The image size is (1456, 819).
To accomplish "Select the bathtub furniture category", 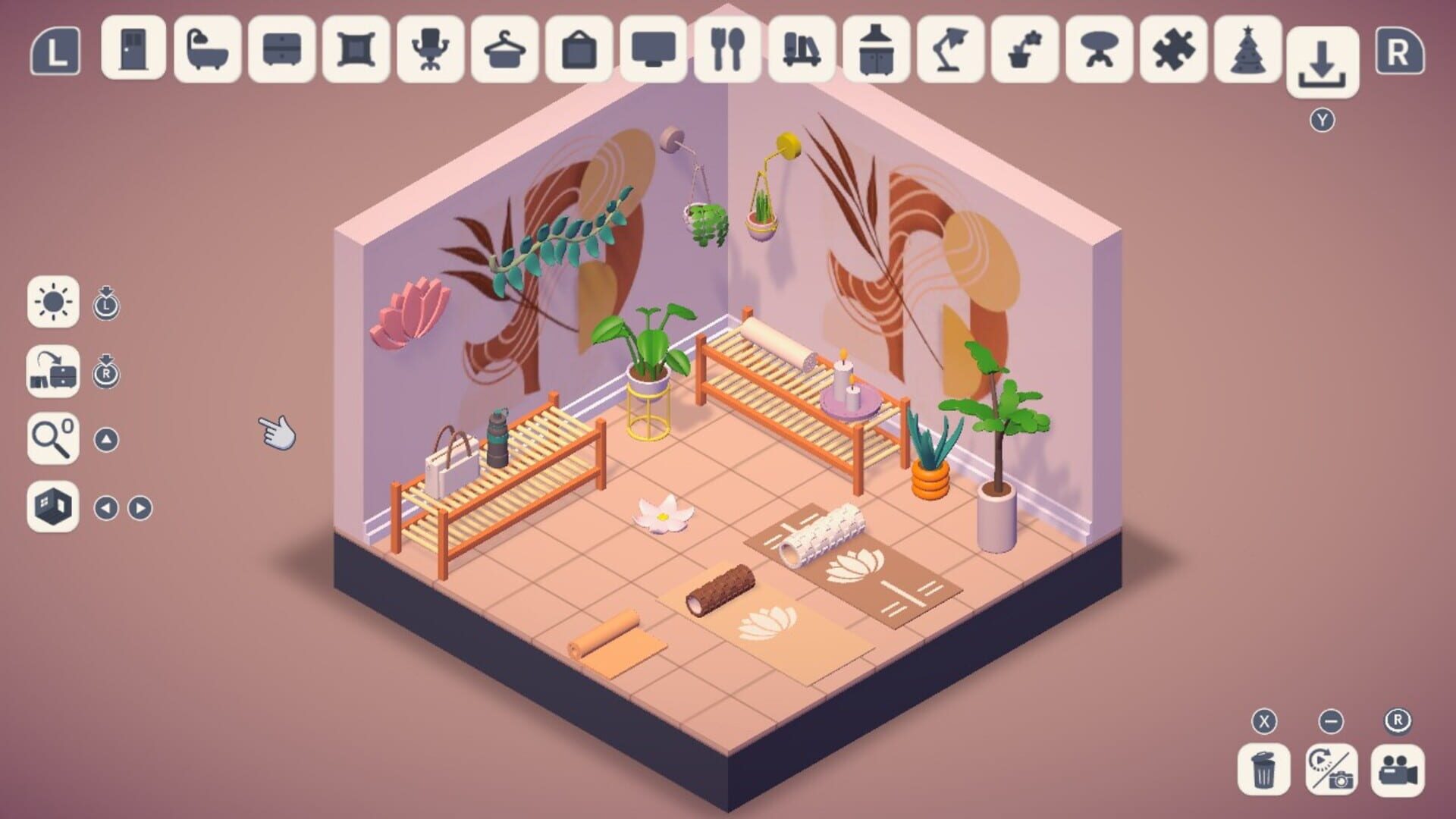I will click(207, 52).
